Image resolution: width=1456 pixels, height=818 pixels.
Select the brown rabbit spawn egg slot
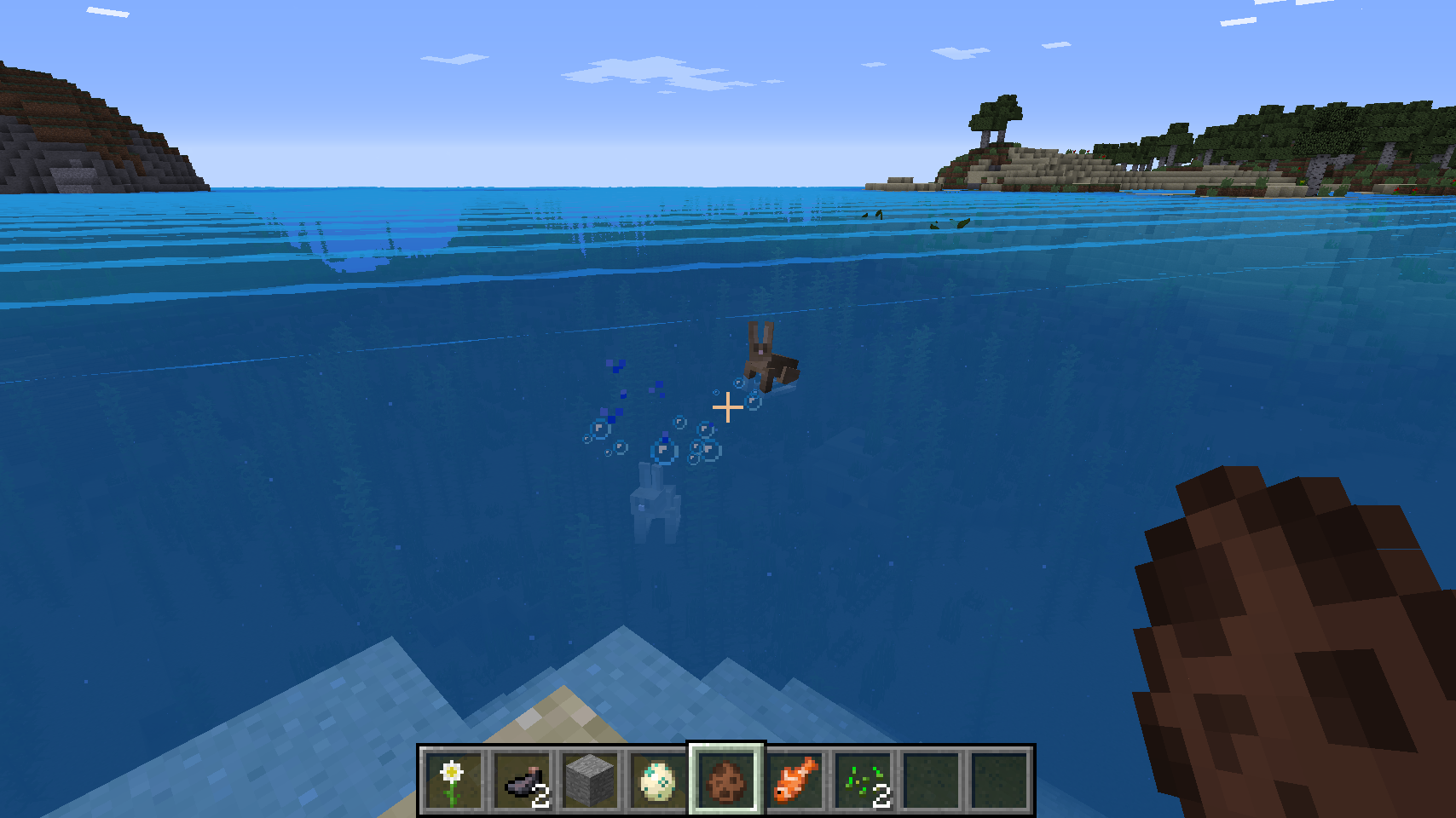pyautogui.click(x=726, y=780)
